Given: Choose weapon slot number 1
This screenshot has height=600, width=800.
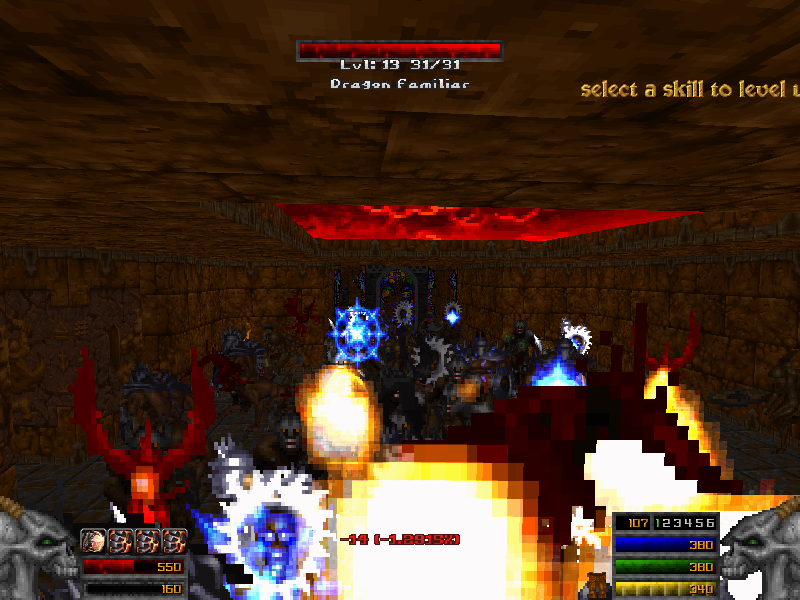Looking at the screenshot, I should 656,523.
